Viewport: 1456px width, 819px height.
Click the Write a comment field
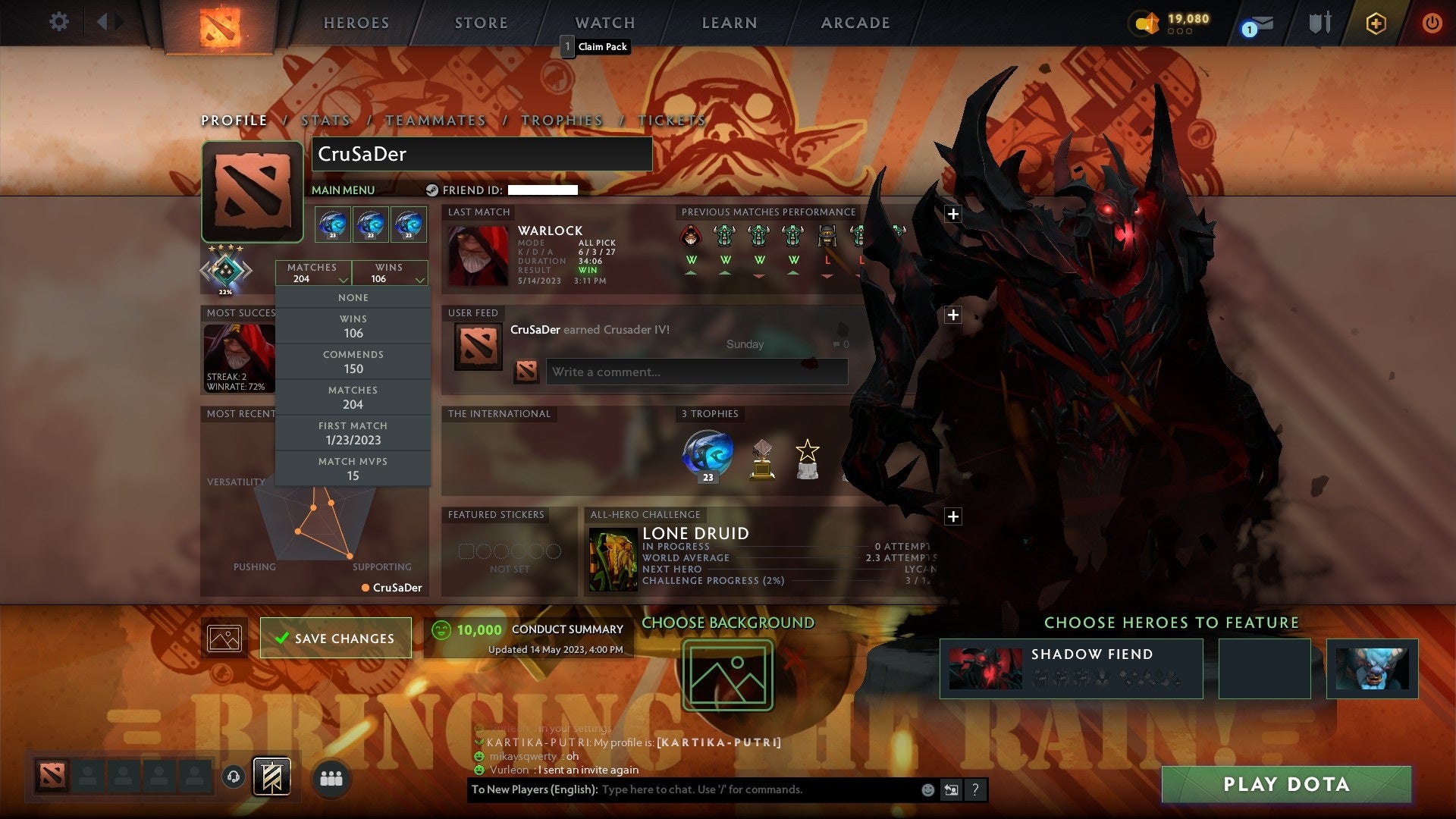pos(697,372)
